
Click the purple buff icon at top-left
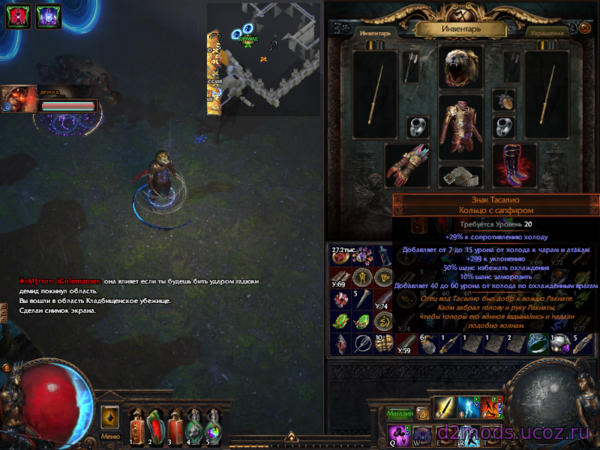47,16
